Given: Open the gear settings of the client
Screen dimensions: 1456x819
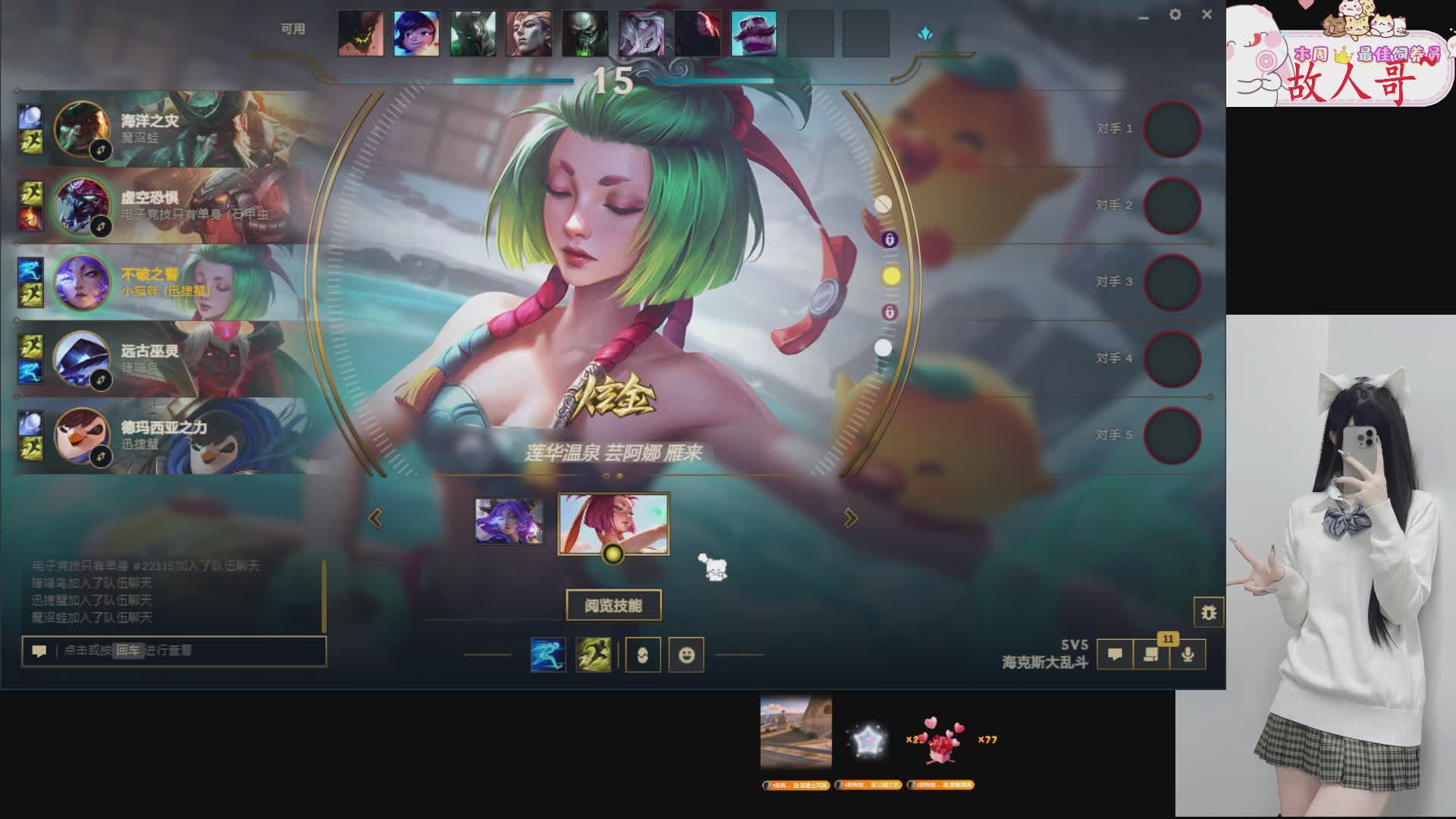Looking at the screenshot, I should pos(1175,14).
